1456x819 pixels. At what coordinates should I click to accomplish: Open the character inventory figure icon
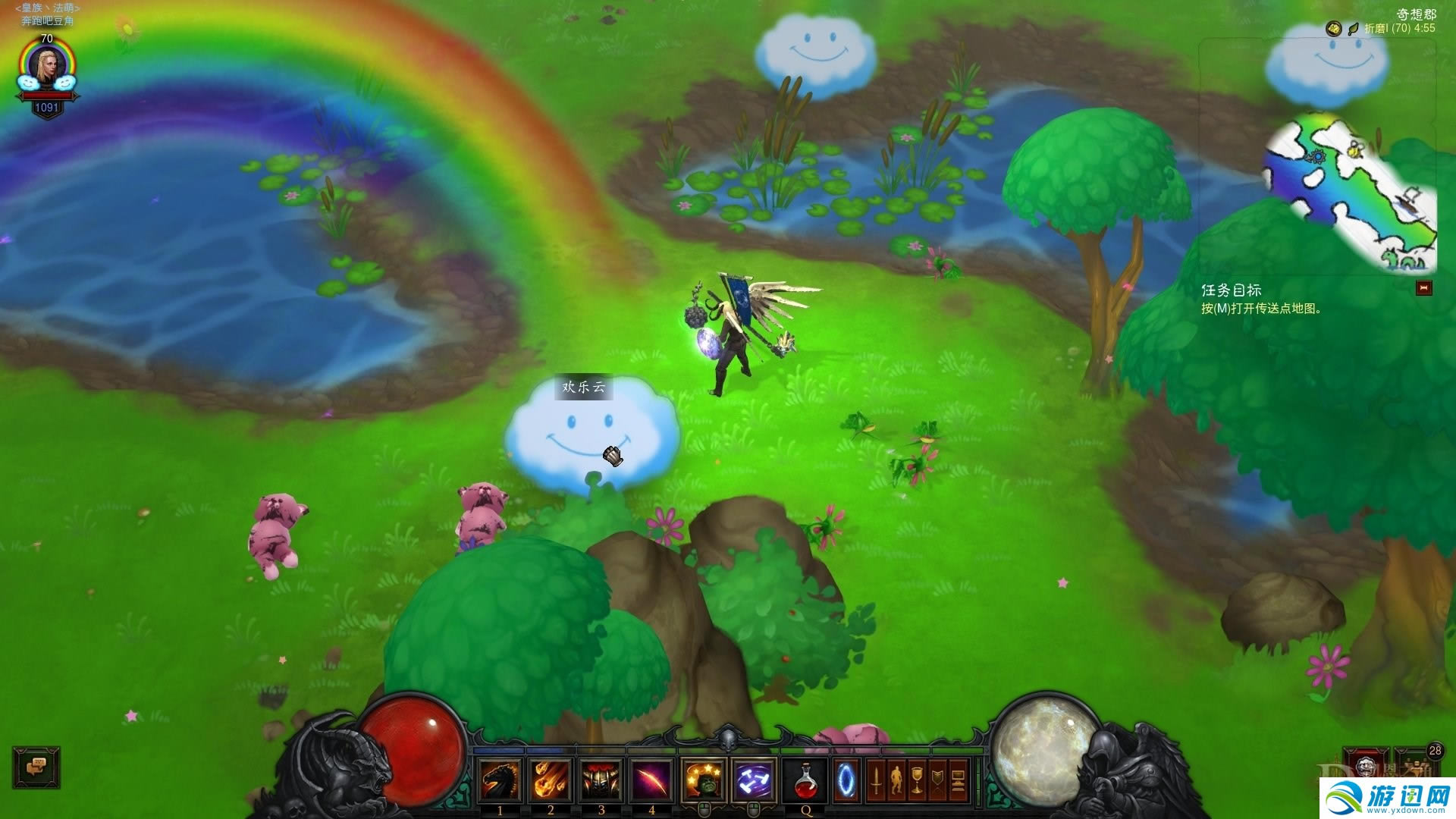pos(896,780)
